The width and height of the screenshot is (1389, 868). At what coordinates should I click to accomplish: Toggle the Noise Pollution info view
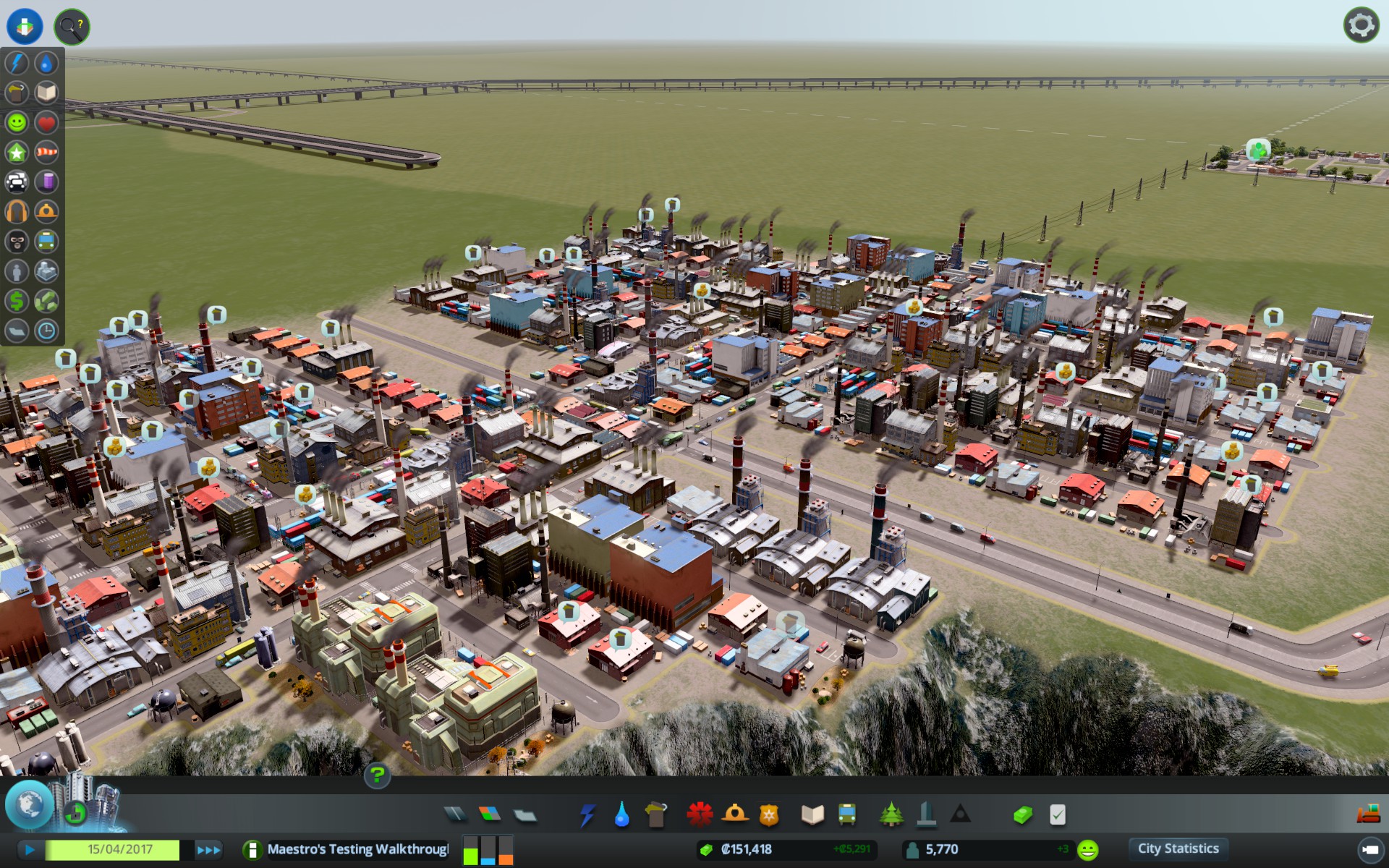point(16,210)
